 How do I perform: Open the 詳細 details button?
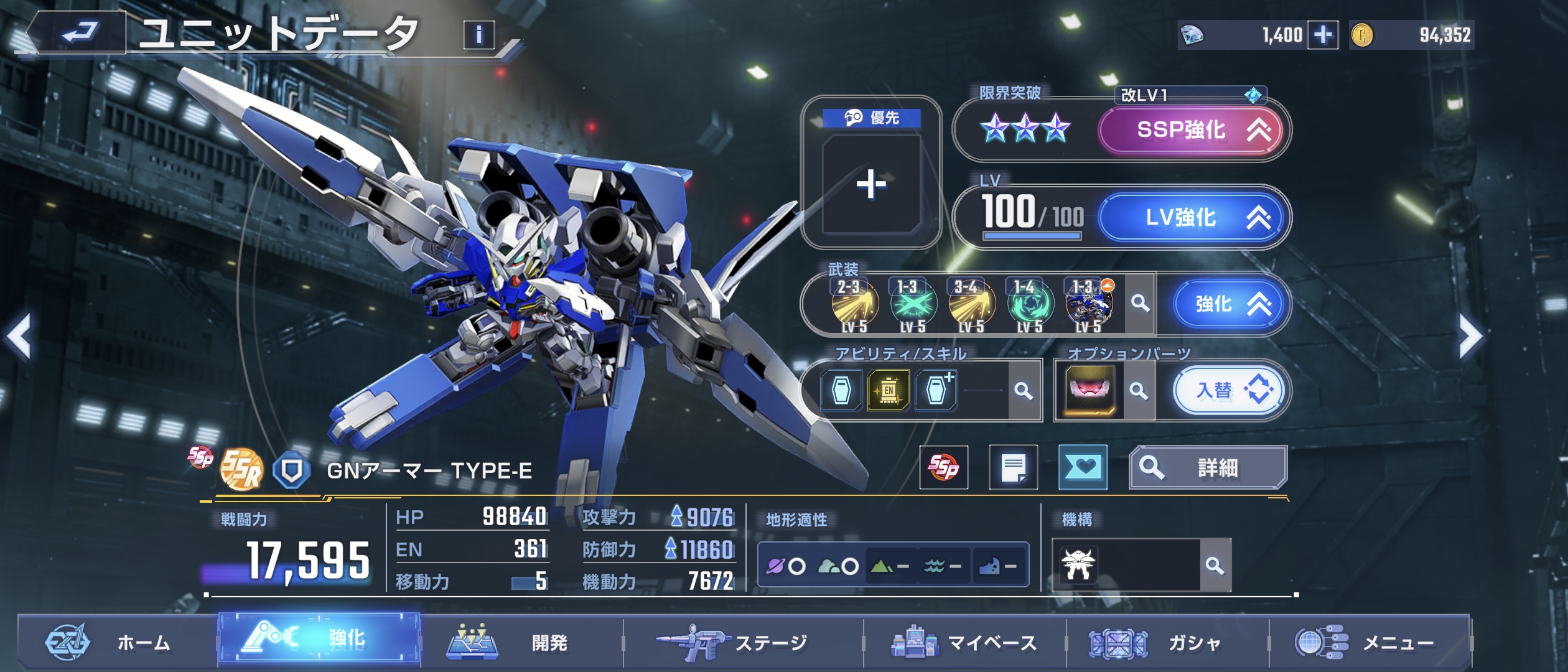1208,468
